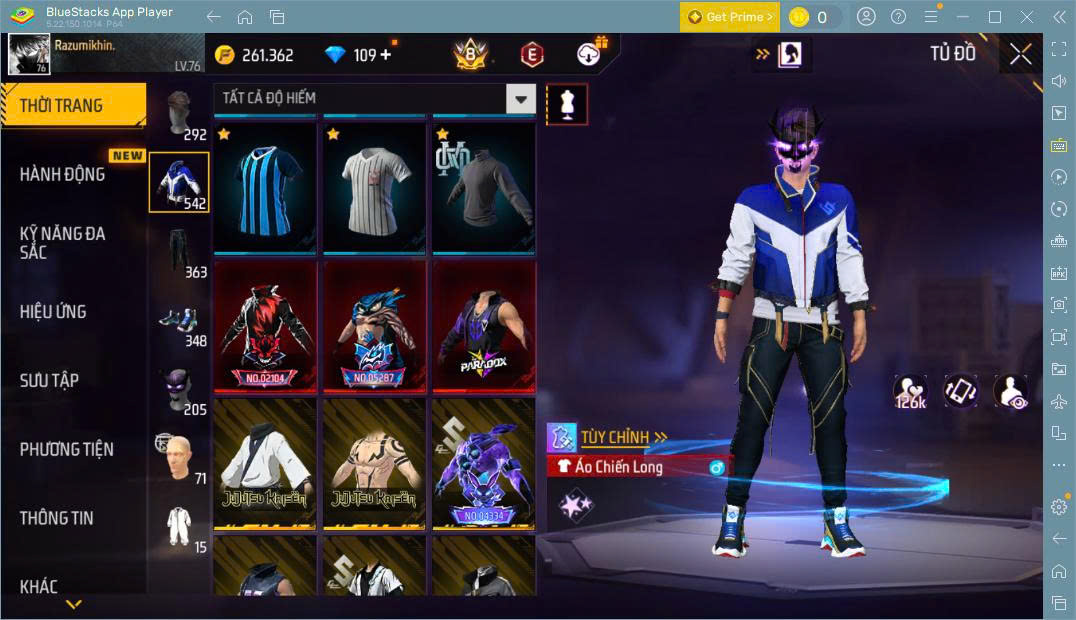Open the PHƯƠNG TIỆN tab
This screenshot has height=620, width=1076.
(66, 449)
